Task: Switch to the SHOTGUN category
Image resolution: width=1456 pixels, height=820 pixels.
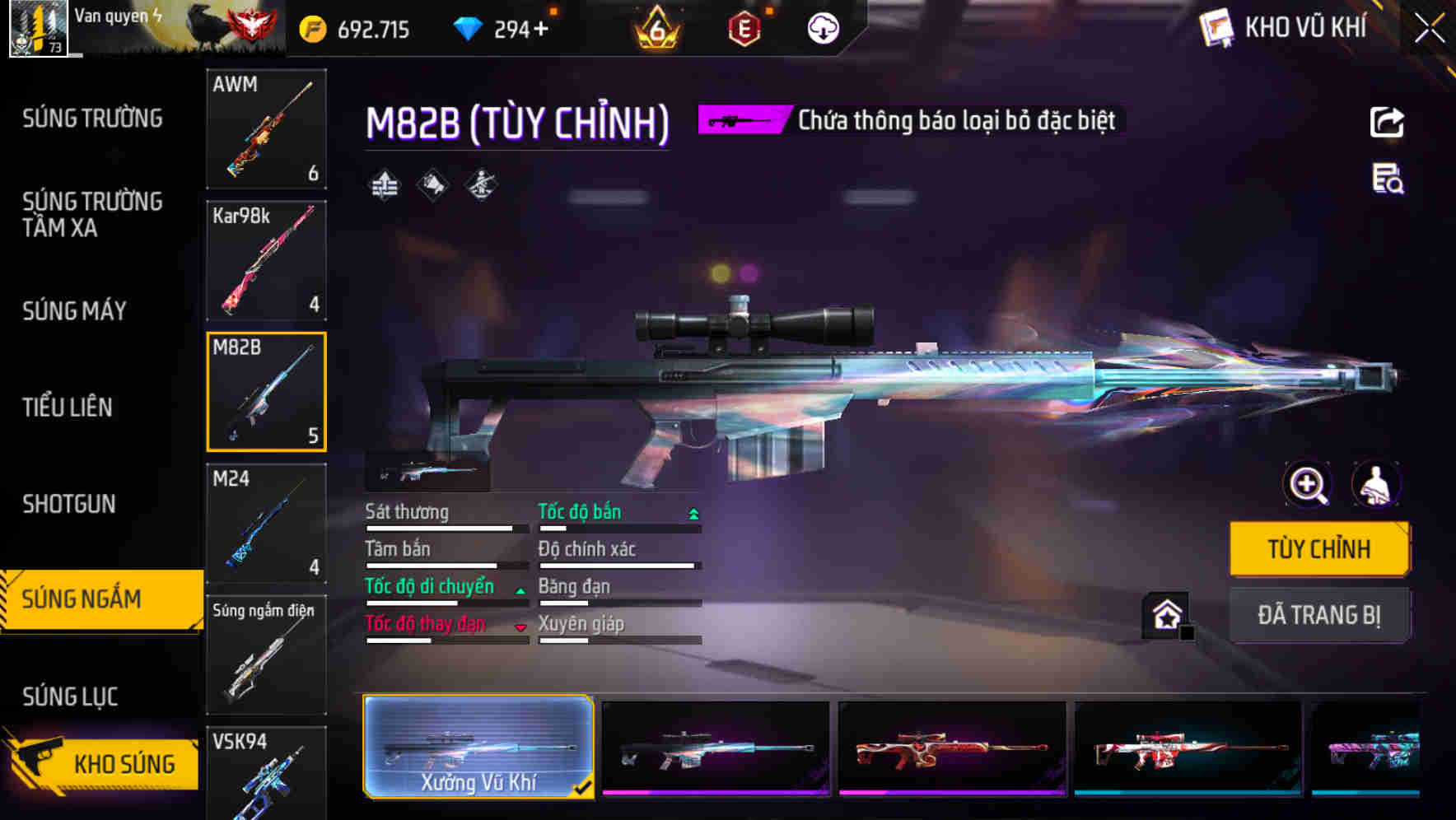Action: 69,503
